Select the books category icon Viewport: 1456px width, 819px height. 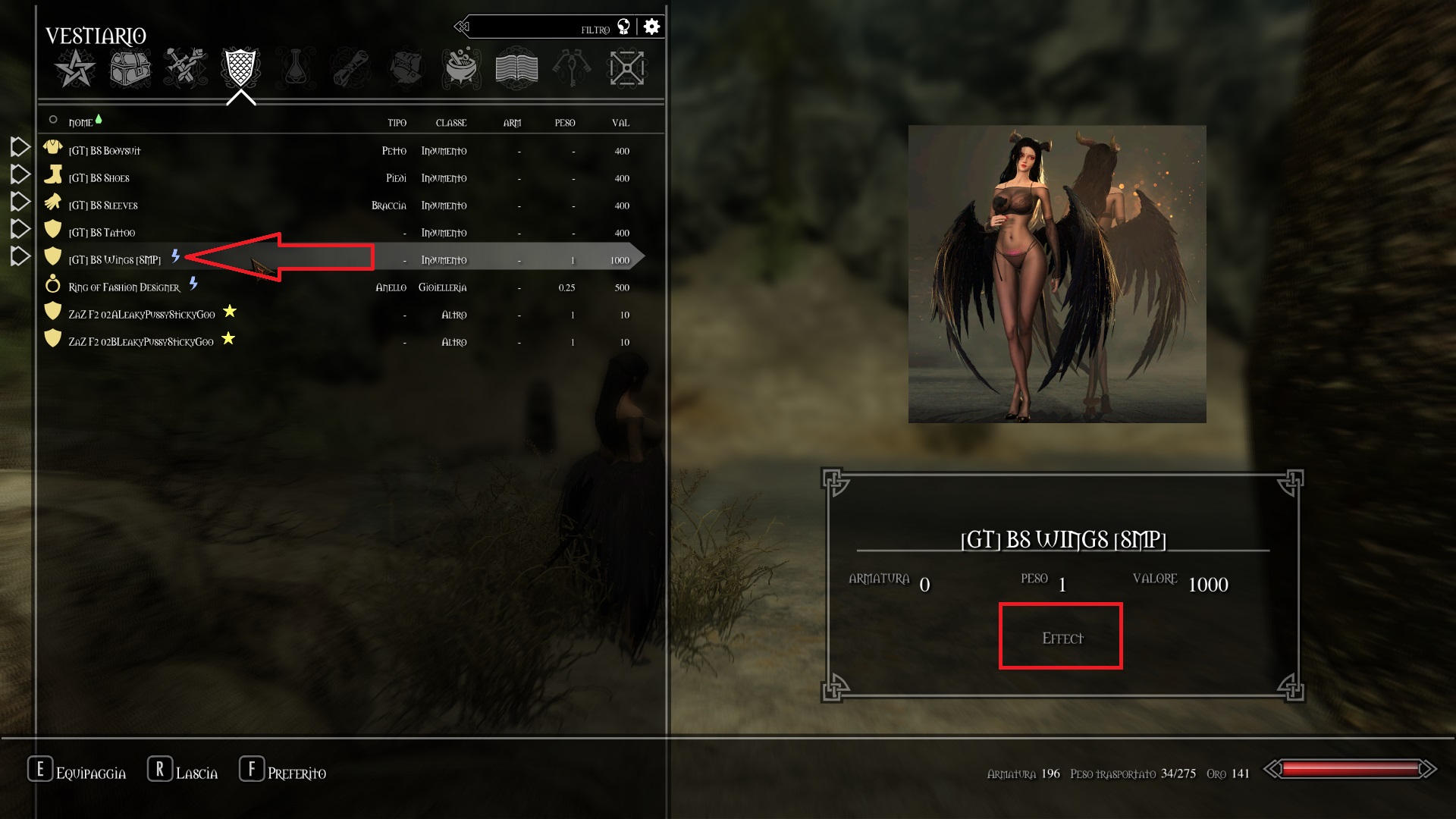point(516,68)
